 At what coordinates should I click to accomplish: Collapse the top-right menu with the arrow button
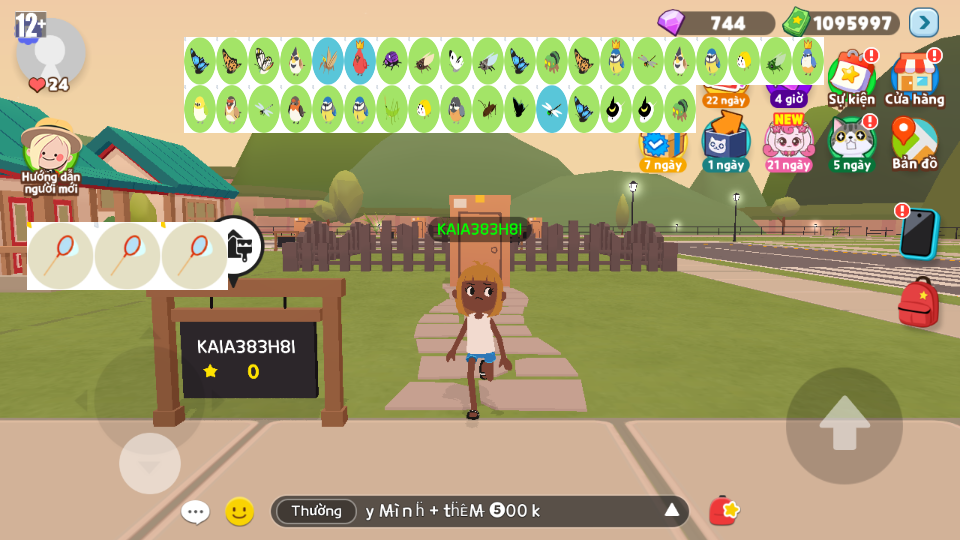(924, 22)
